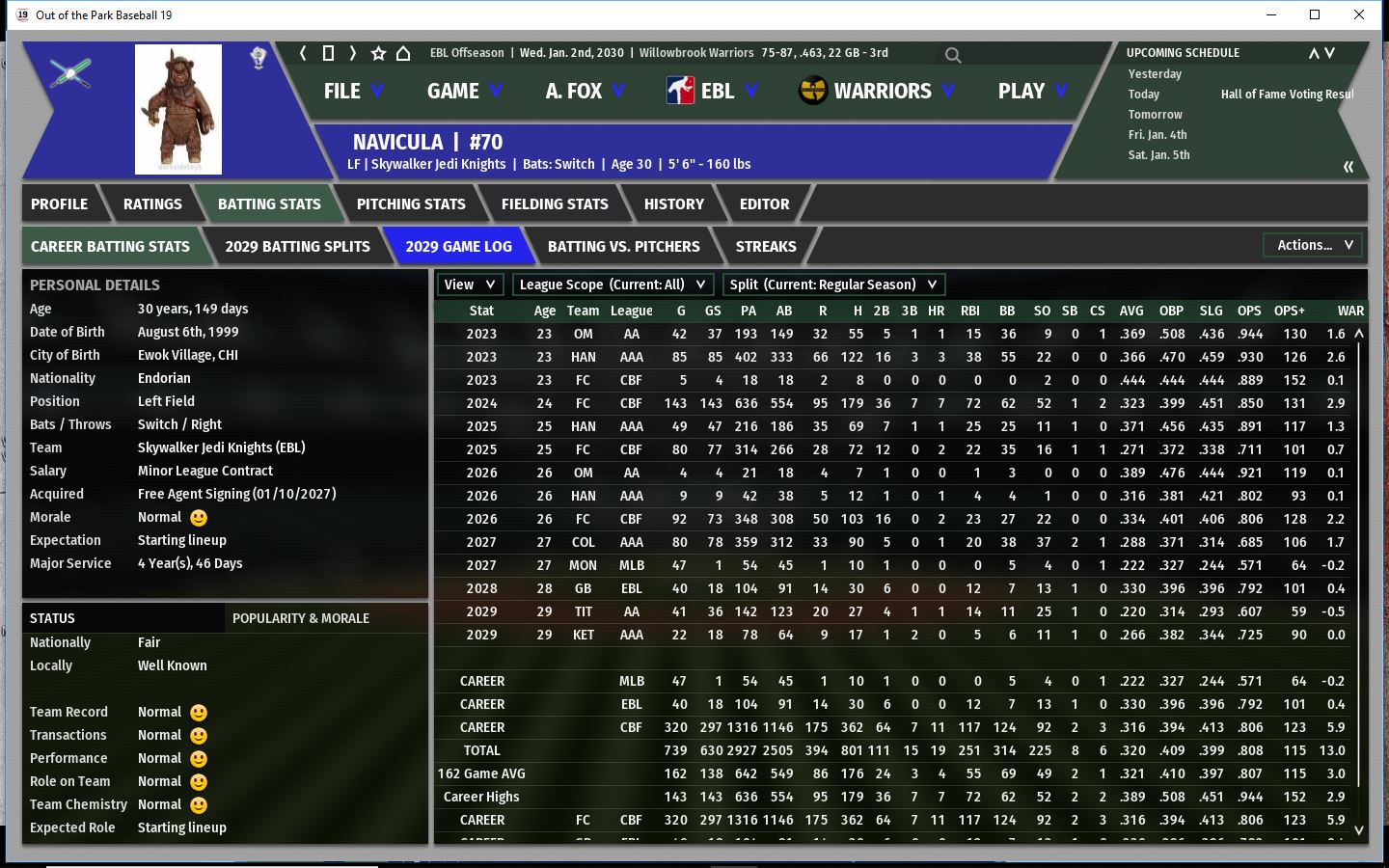Screen dimensions: 1389x868
Task: Switch to 2029 BATTING SPLITS
Action: point(297,247)
